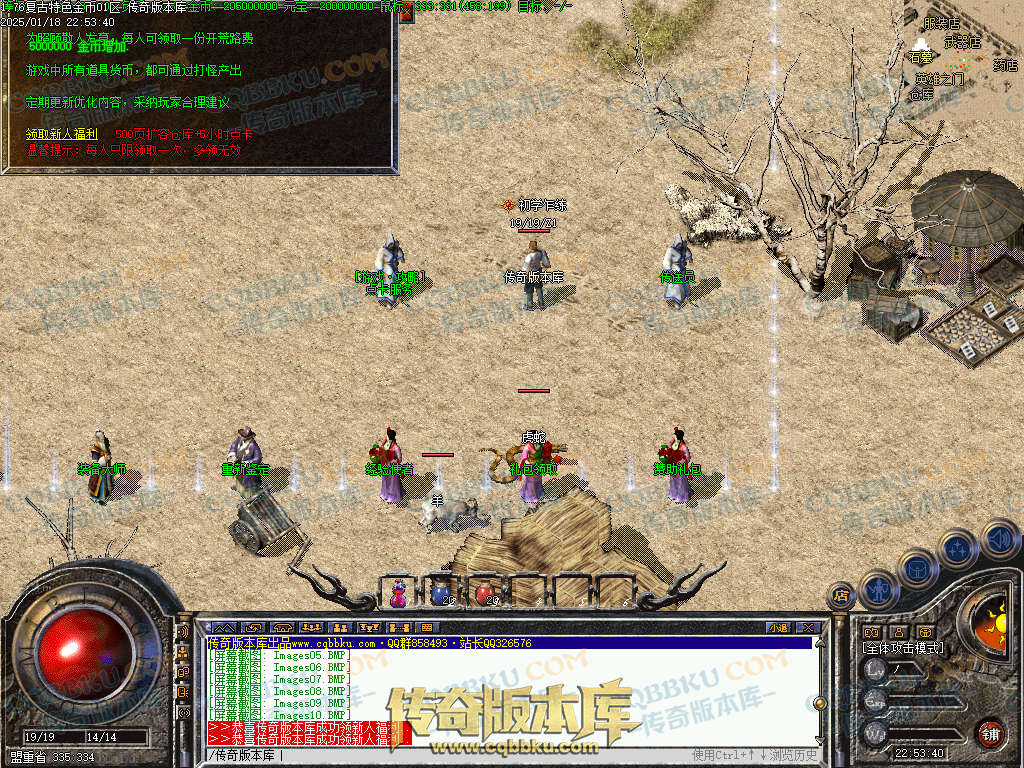1024x768 pixels.
Task: Open the 店 shop button
Action: (x=842, y=594)
